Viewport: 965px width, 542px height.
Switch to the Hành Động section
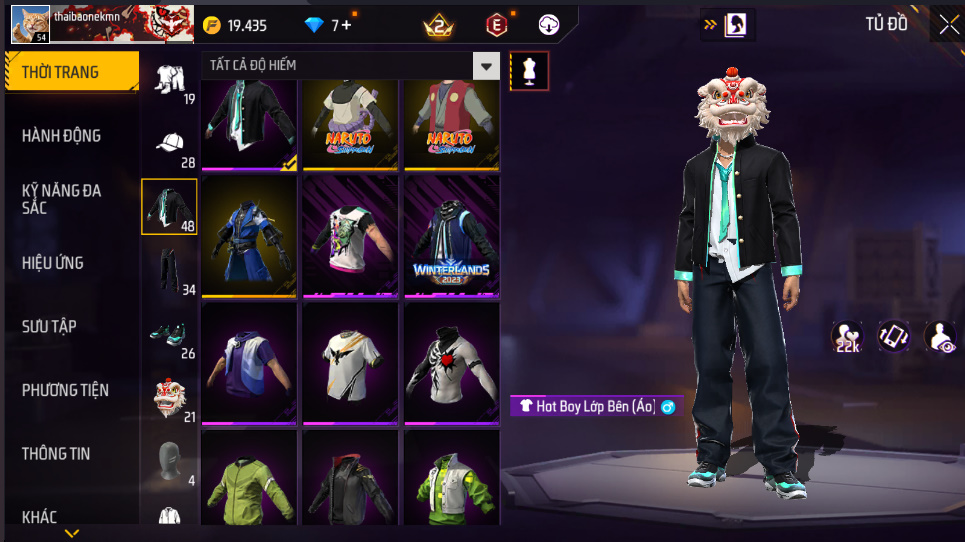point(62,136)
